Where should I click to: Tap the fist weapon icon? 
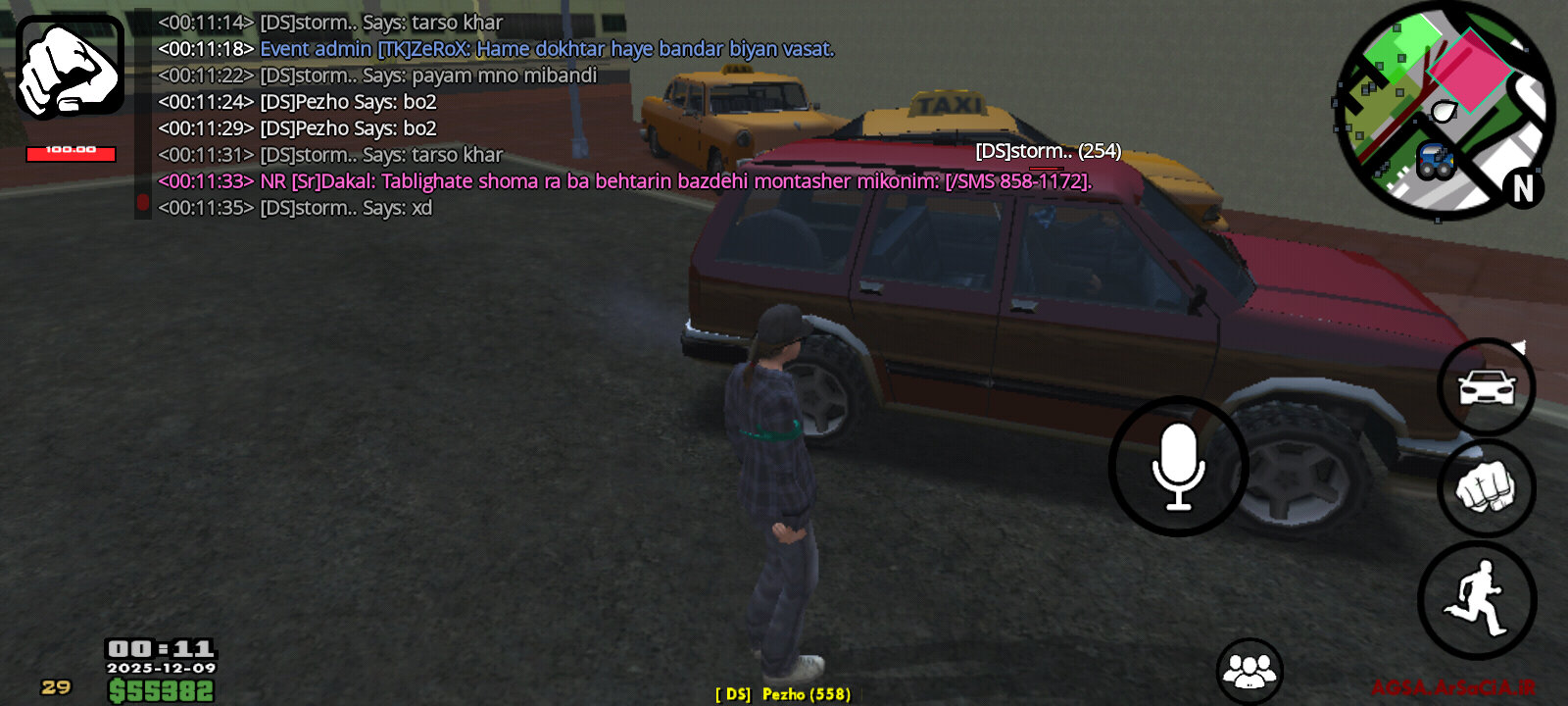pyautogui.click(x=70, y=67)
